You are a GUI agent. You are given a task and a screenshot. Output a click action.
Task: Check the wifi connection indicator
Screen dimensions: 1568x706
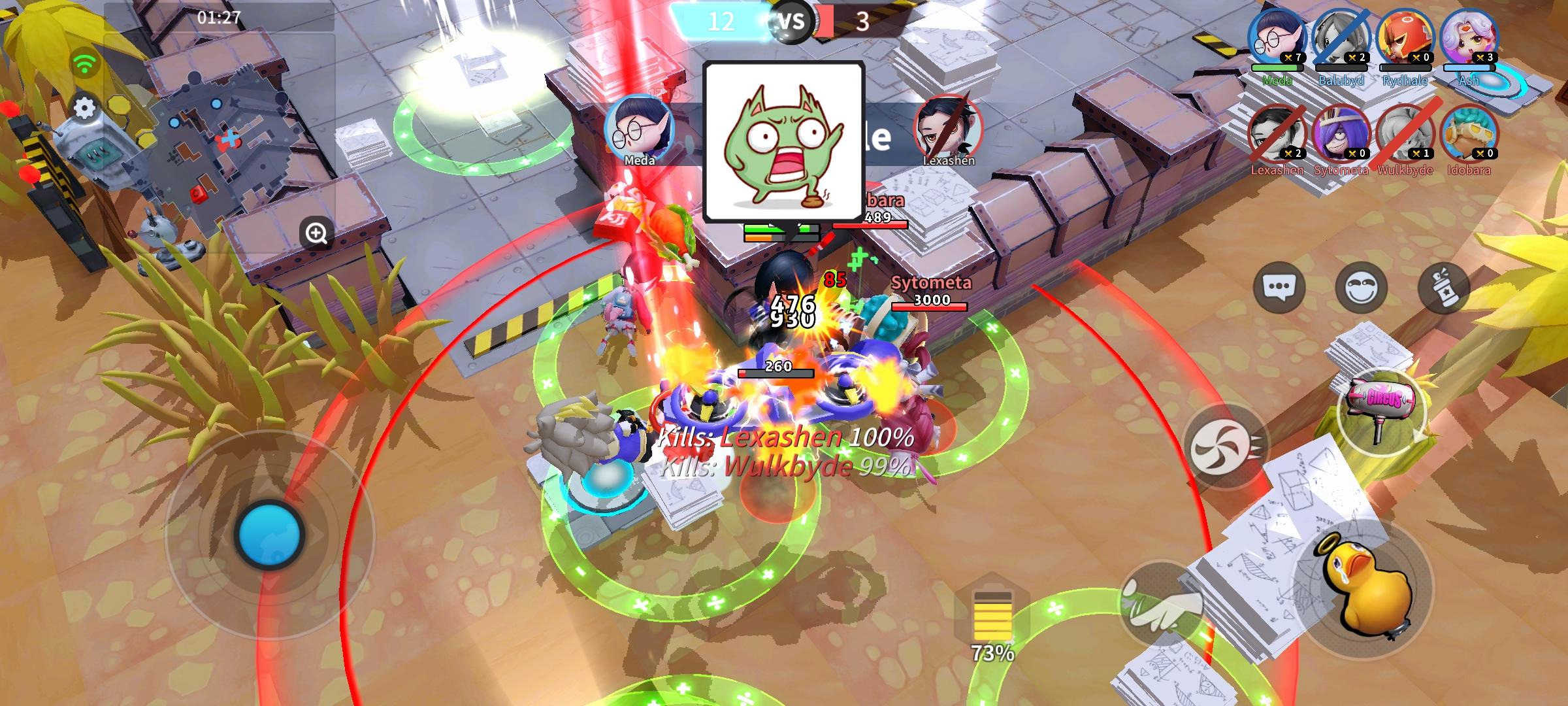coord(84,63)
